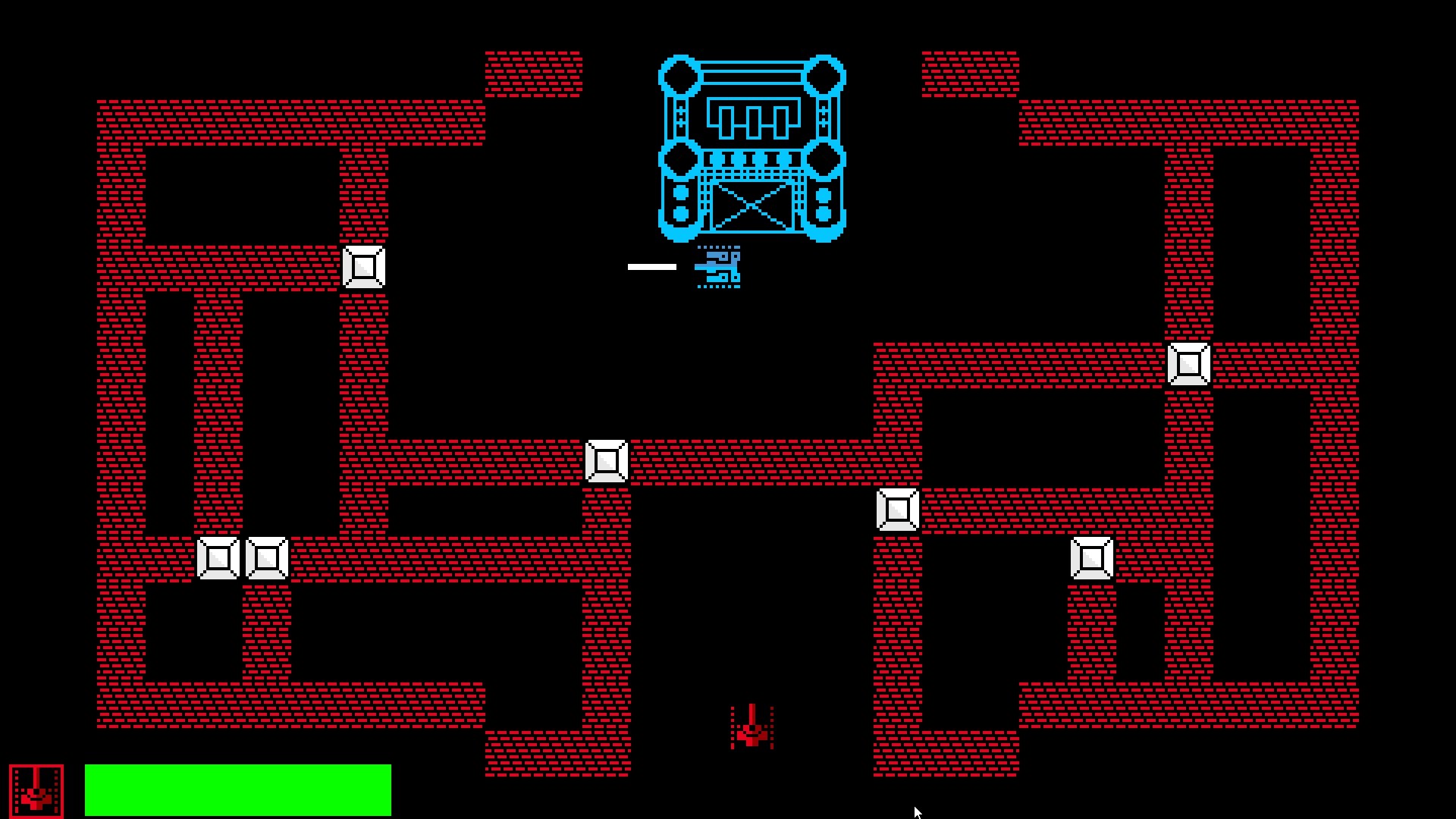Image resolution: width=1456 pixels, height=819 pixels.
Task: Click the rightmost of the two adjacent crystal blocks
Action: point(267,558)
